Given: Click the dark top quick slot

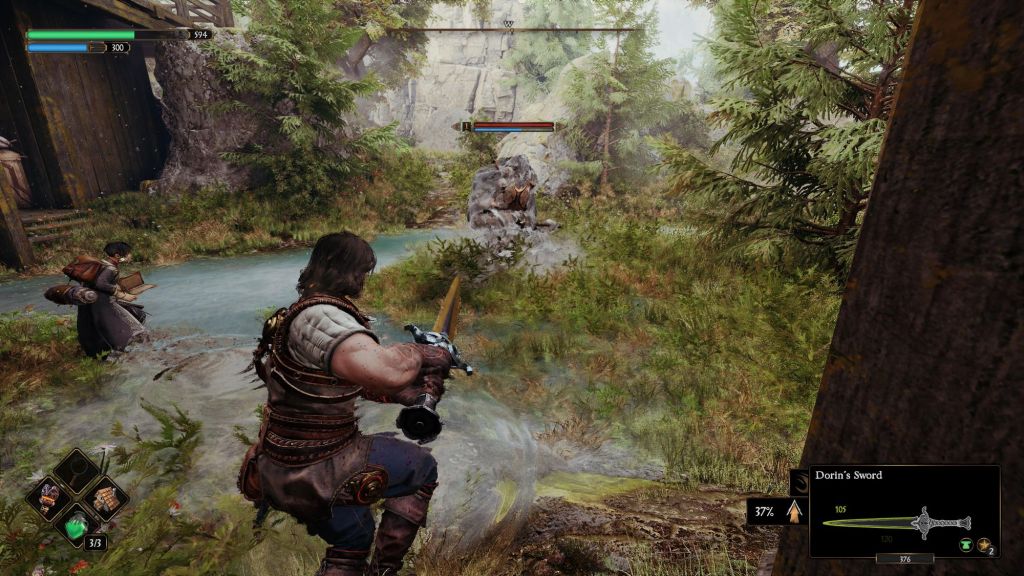Looking at the screenshot, I should tap(77, 469).
